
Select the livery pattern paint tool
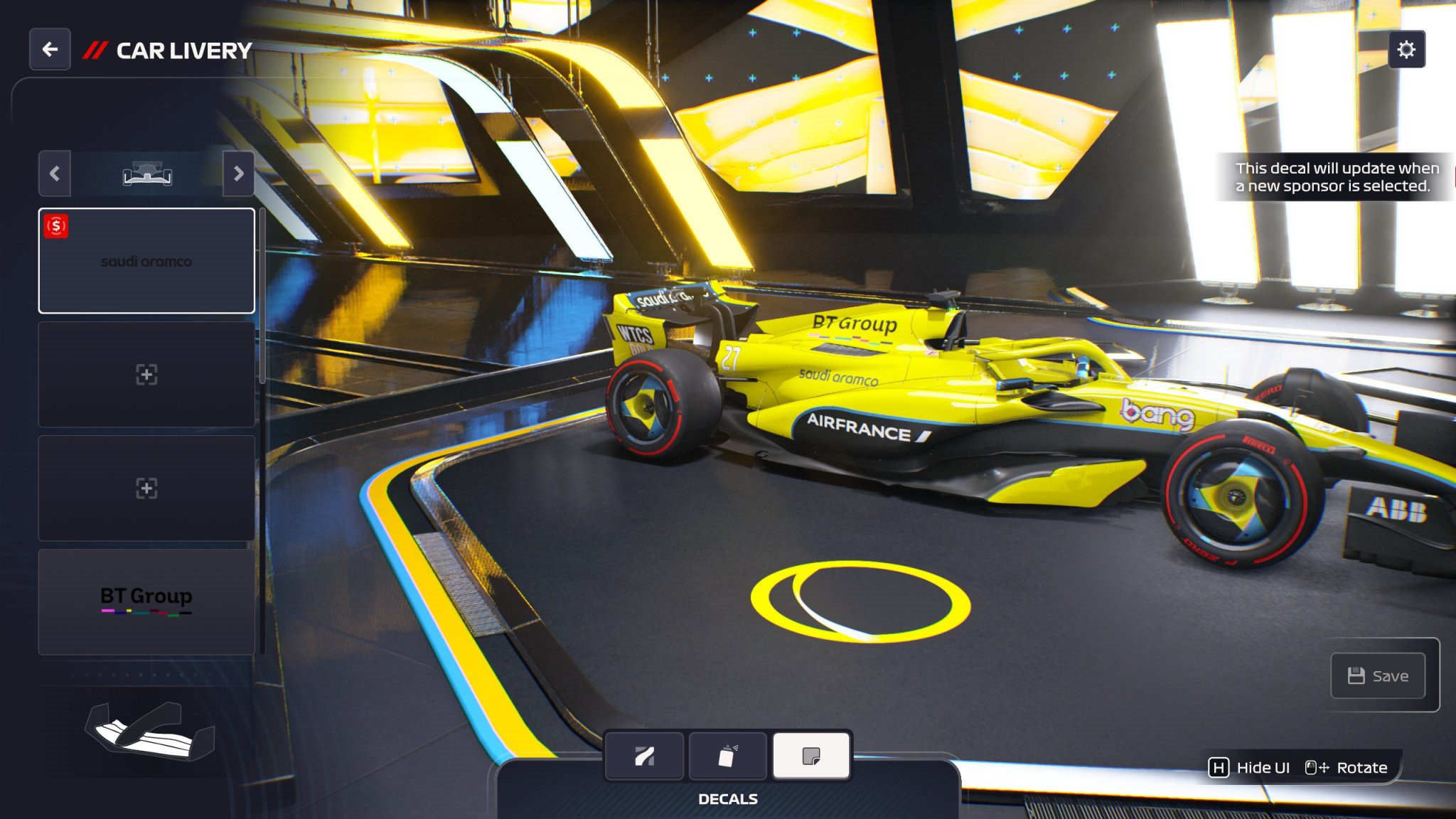coord(644,756)
